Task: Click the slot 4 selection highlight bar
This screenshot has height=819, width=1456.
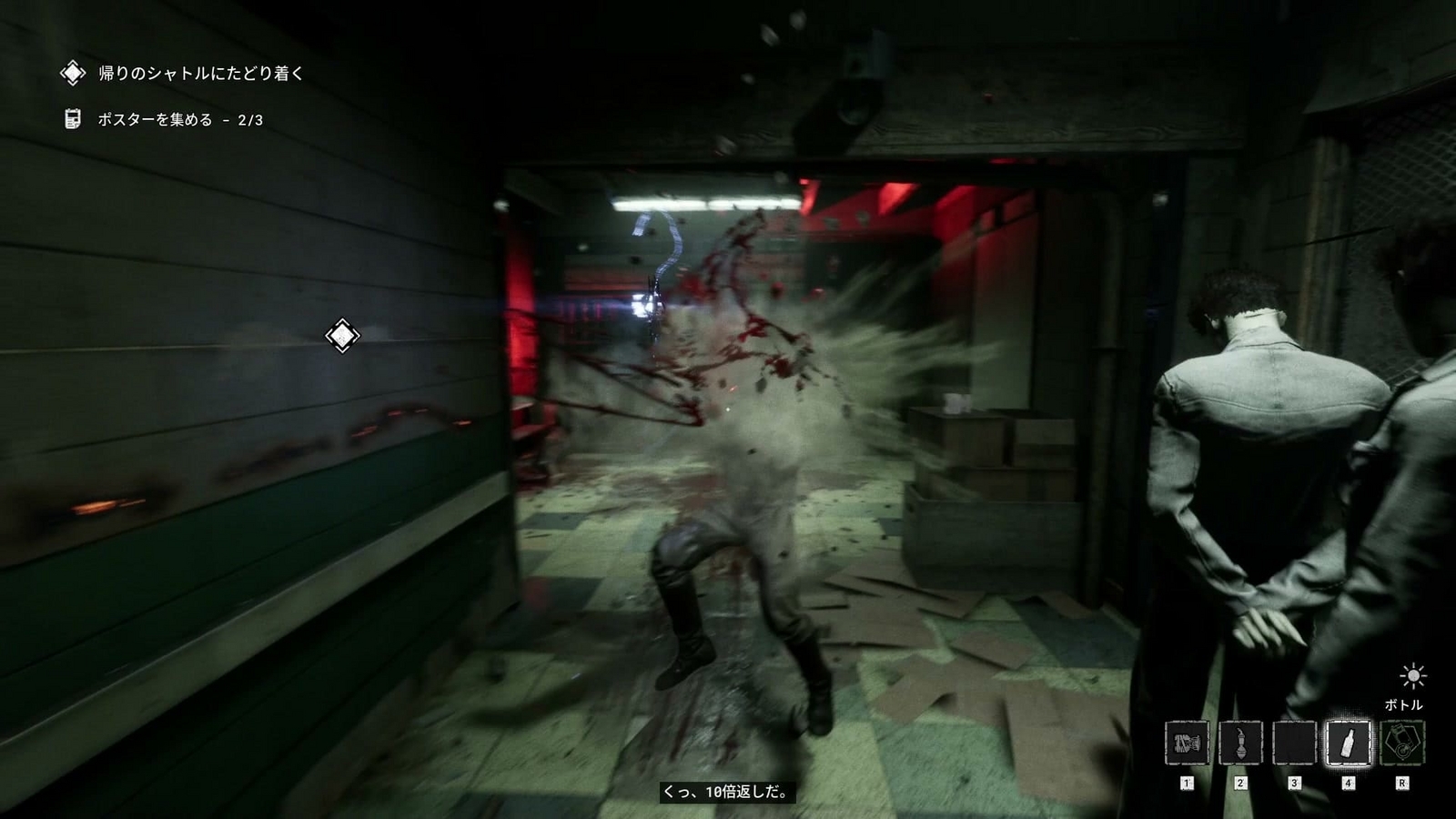Action: click(1349, 767)
